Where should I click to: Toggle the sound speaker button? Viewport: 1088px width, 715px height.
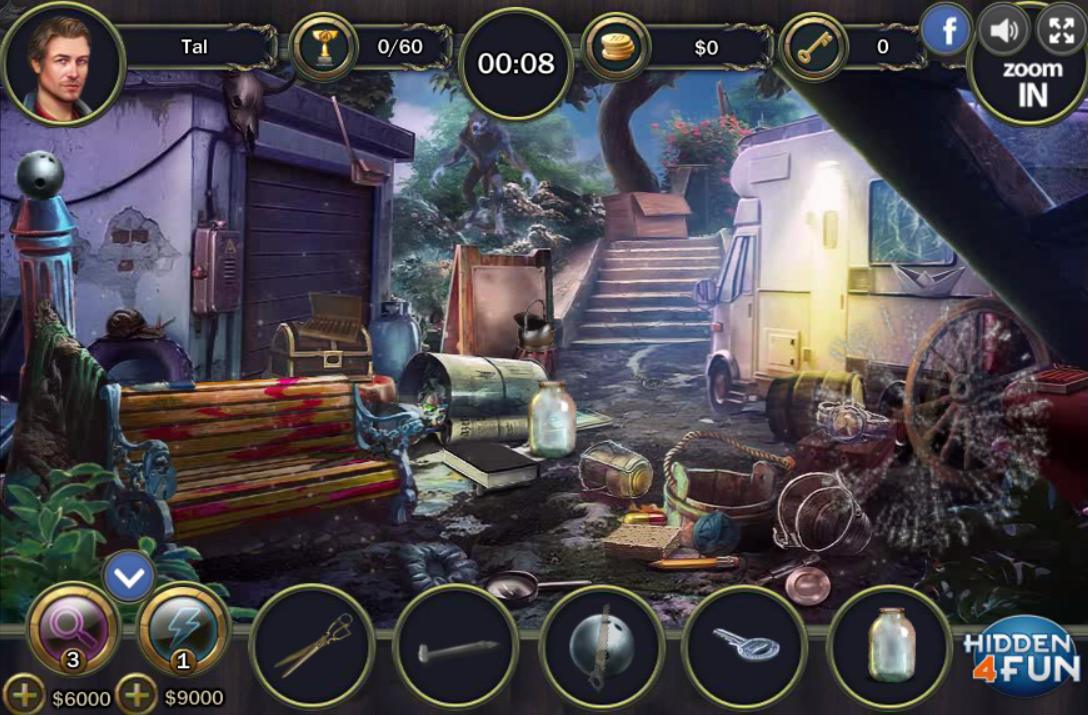1002,30
